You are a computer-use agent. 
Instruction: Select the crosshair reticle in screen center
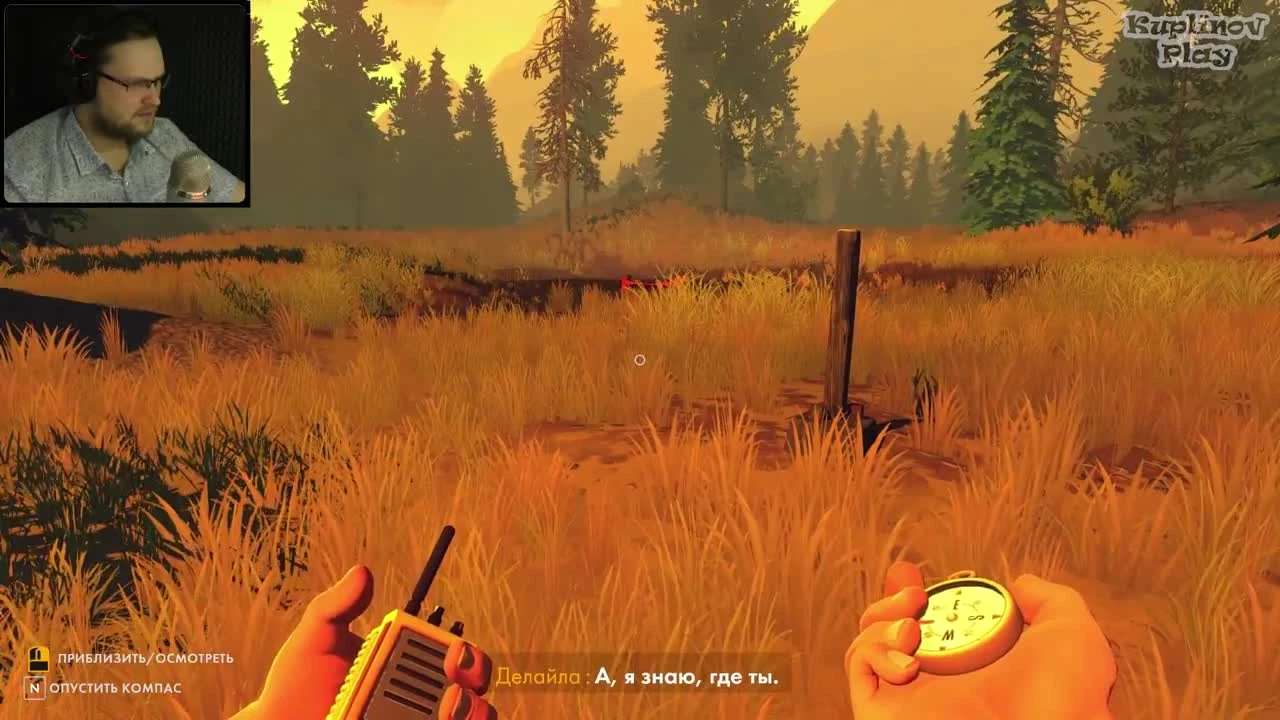pos(641,359)
